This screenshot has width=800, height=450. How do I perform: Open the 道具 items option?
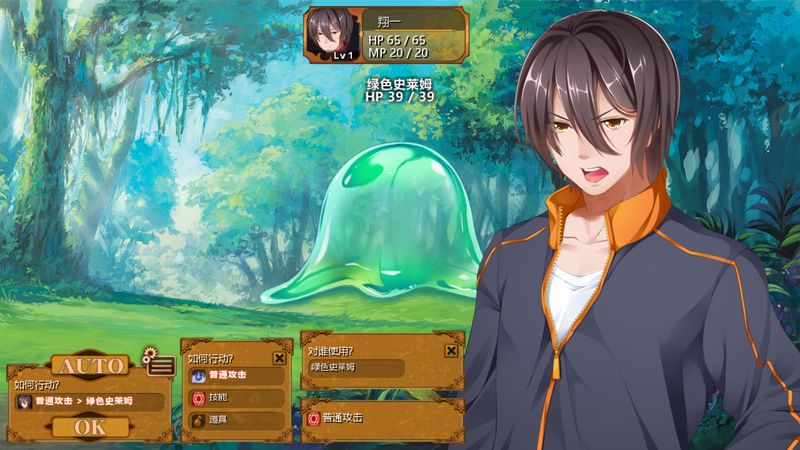236,419
